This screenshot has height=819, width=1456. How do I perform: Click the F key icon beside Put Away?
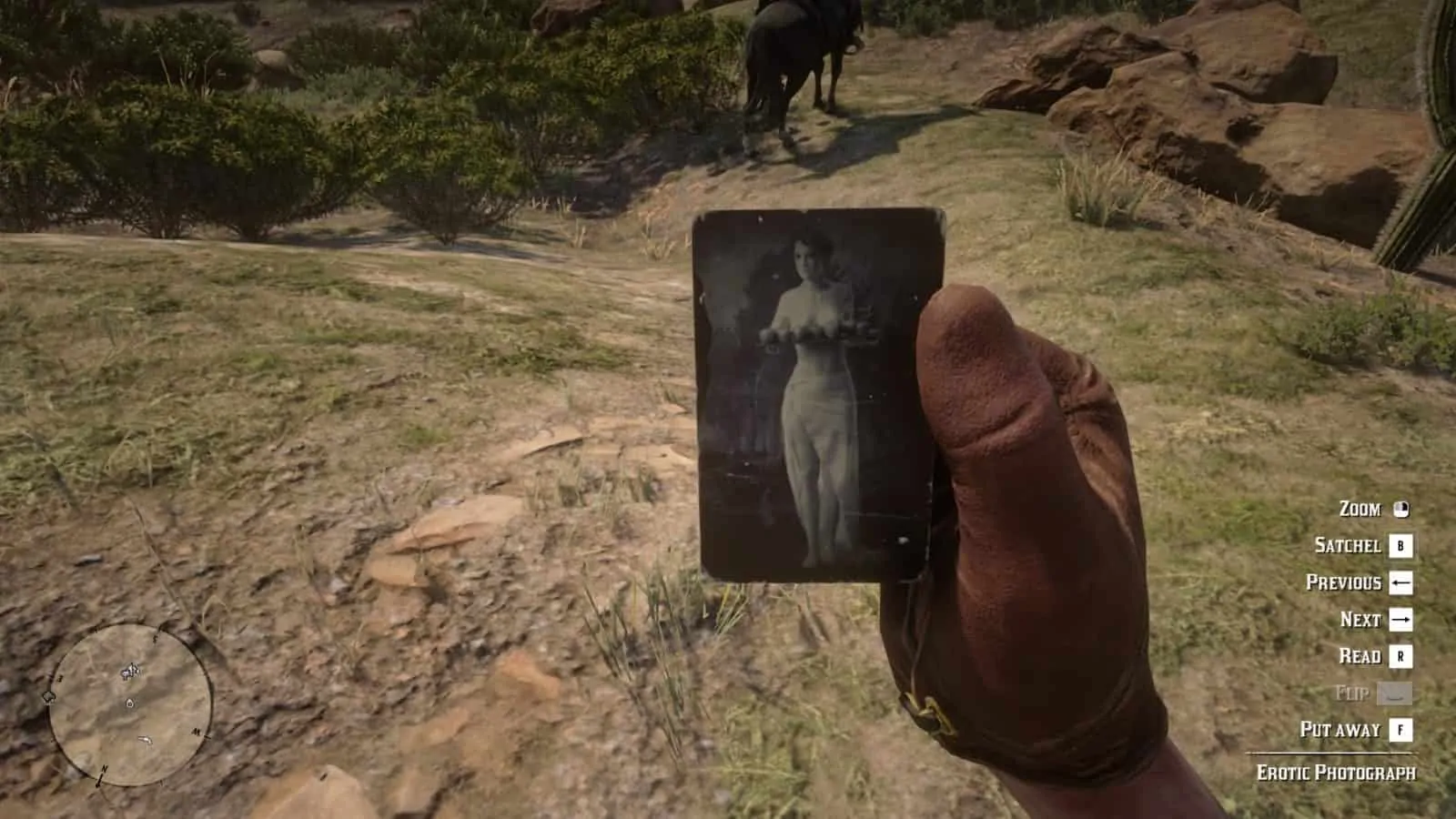1400,728
